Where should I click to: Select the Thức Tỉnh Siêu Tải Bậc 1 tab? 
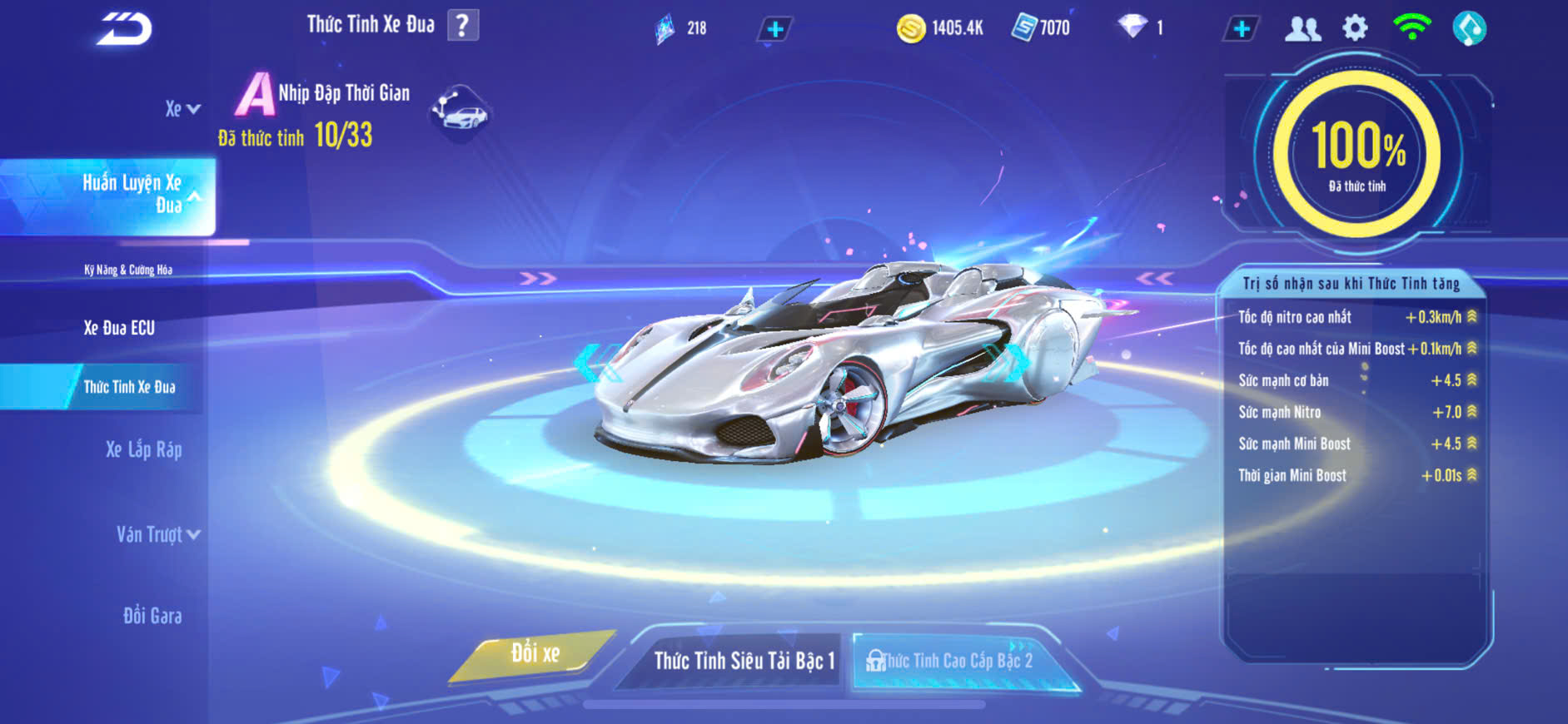tap(743, 661)
